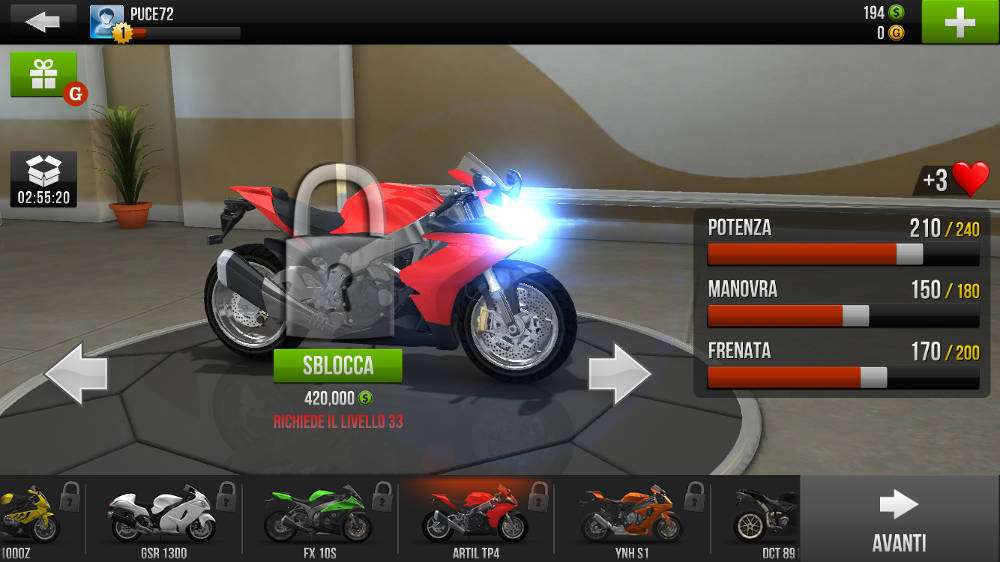The image size is (1000, 562).
Task: Add currency with the green plus button
Action: 958,22
